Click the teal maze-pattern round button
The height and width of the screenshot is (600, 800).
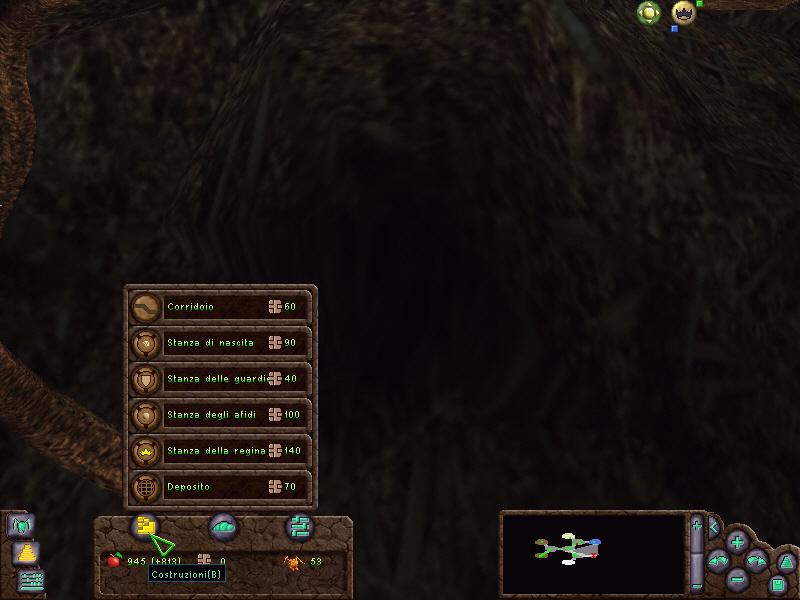[299, 526]
